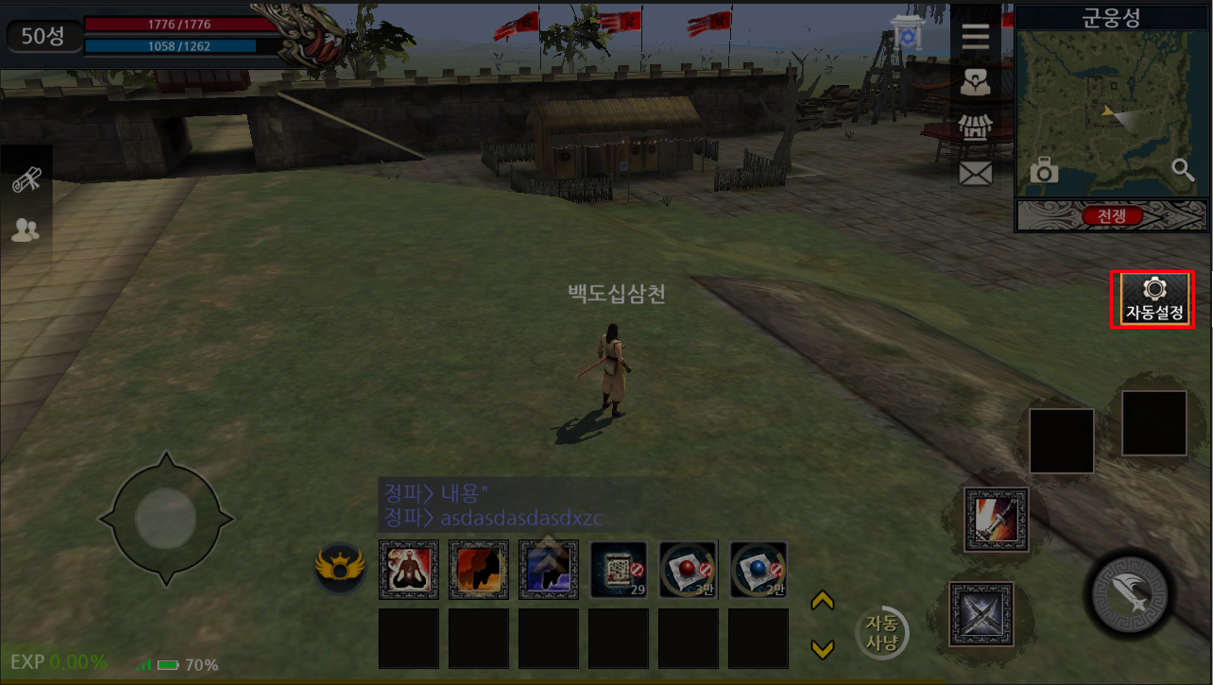Open the quest scroll icon
Viewport: 1213px width, 685px height.
tap(26, 181)
